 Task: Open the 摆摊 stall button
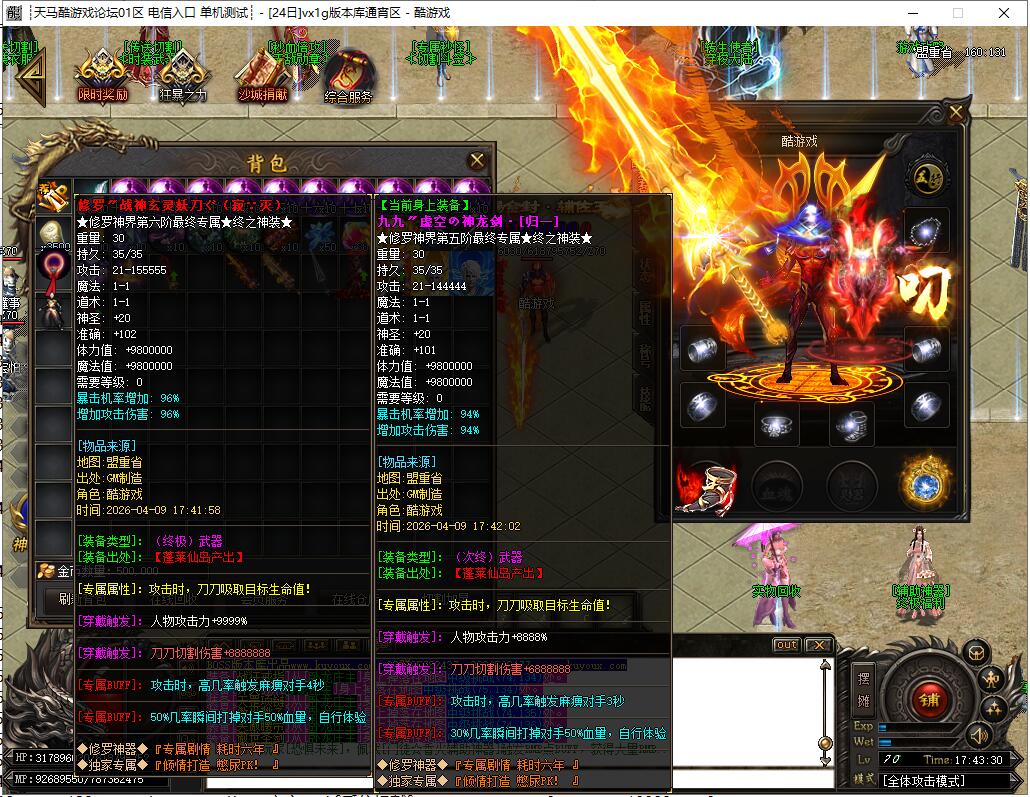tap(864, 688)
